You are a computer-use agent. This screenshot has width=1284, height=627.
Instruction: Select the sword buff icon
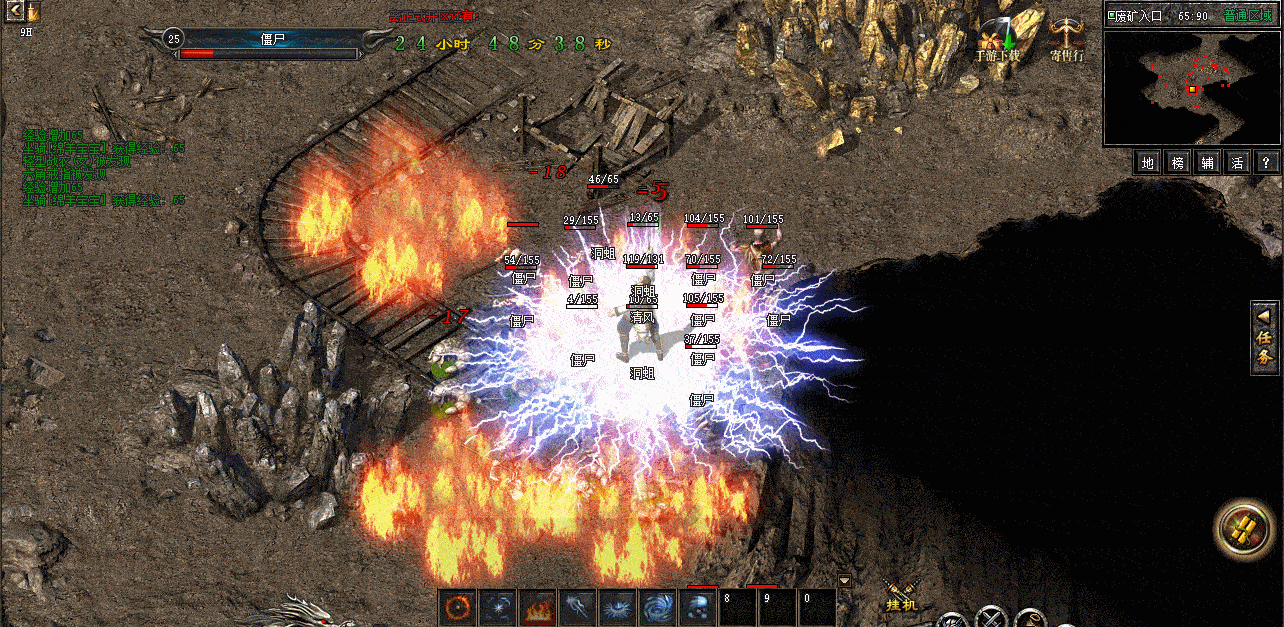33,12
